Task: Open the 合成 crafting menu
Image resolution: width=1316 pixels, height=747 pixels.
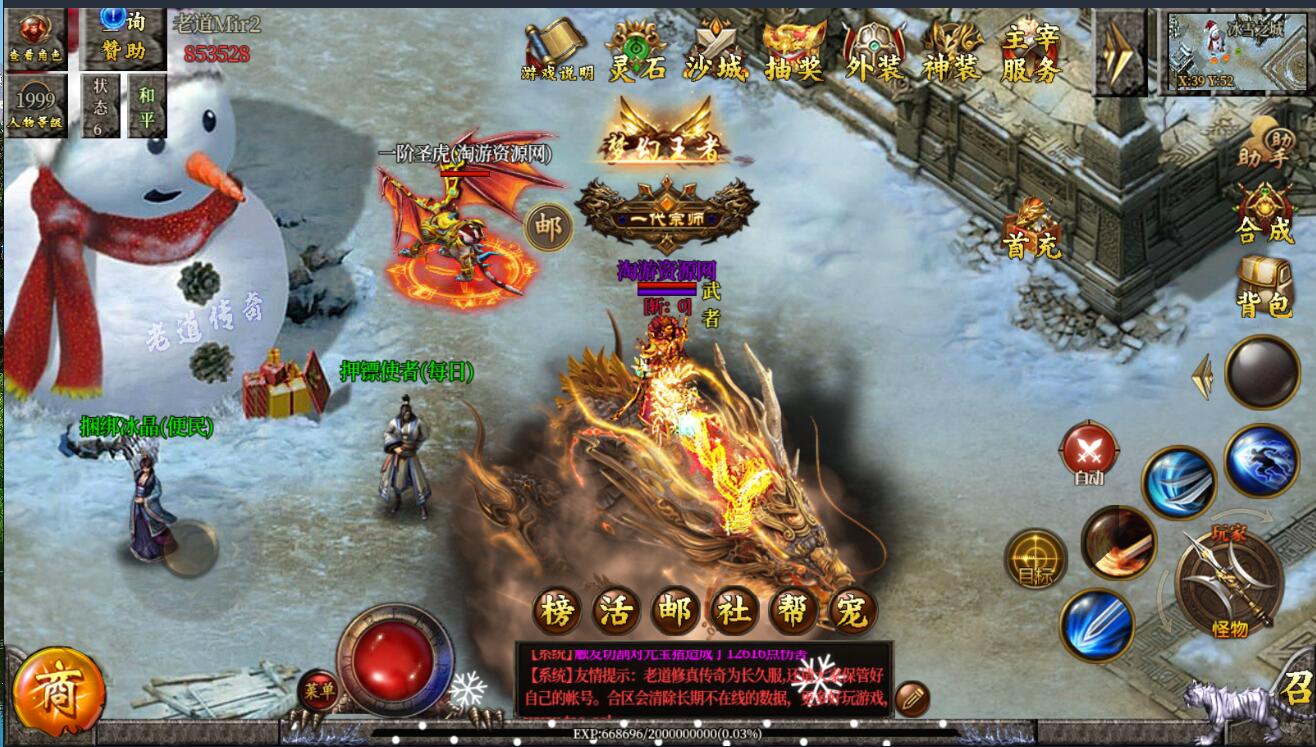Action: [1264, 214]
